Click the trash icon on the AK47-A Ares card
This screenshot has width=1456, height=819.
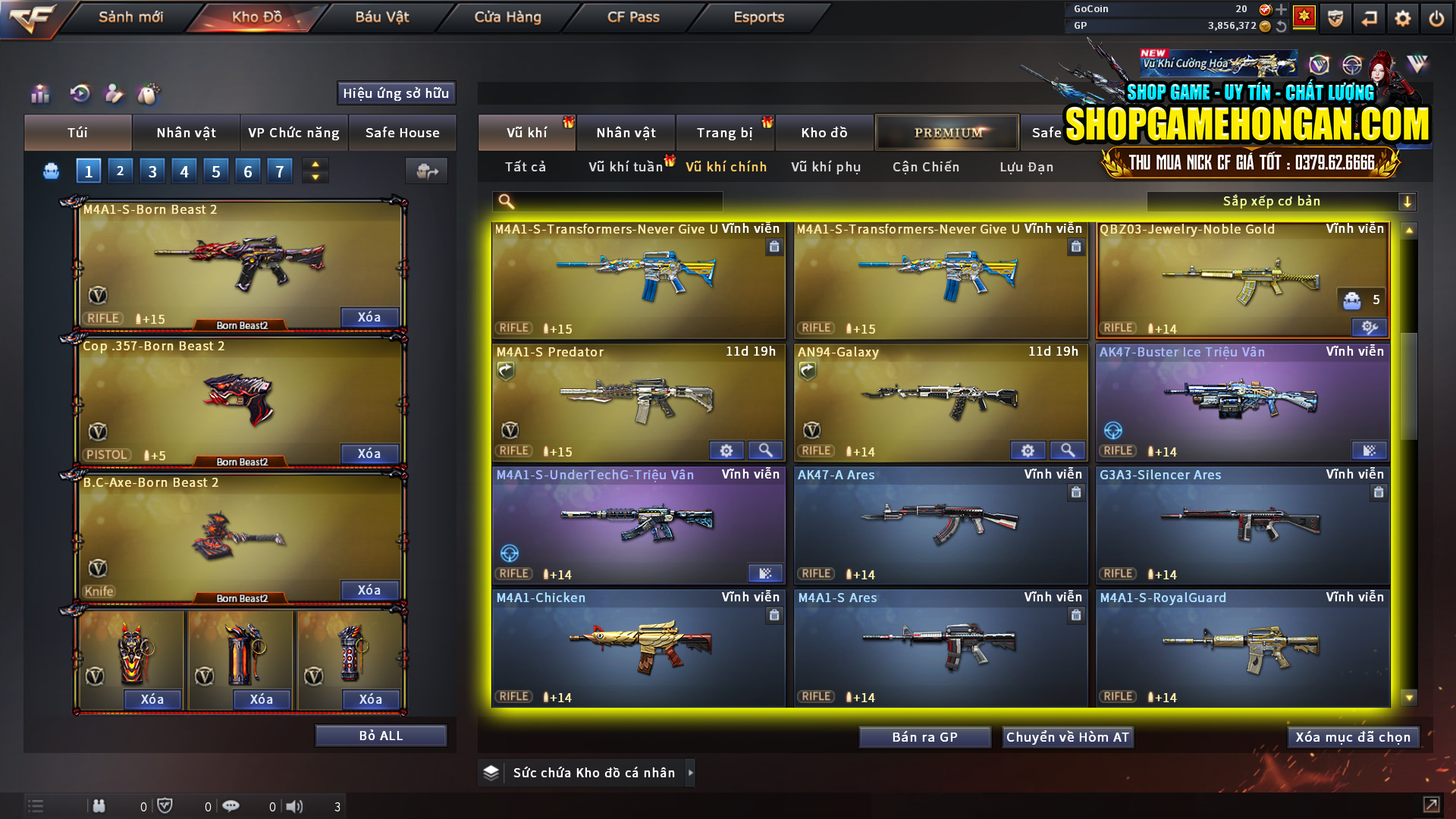coord(1076,492)
